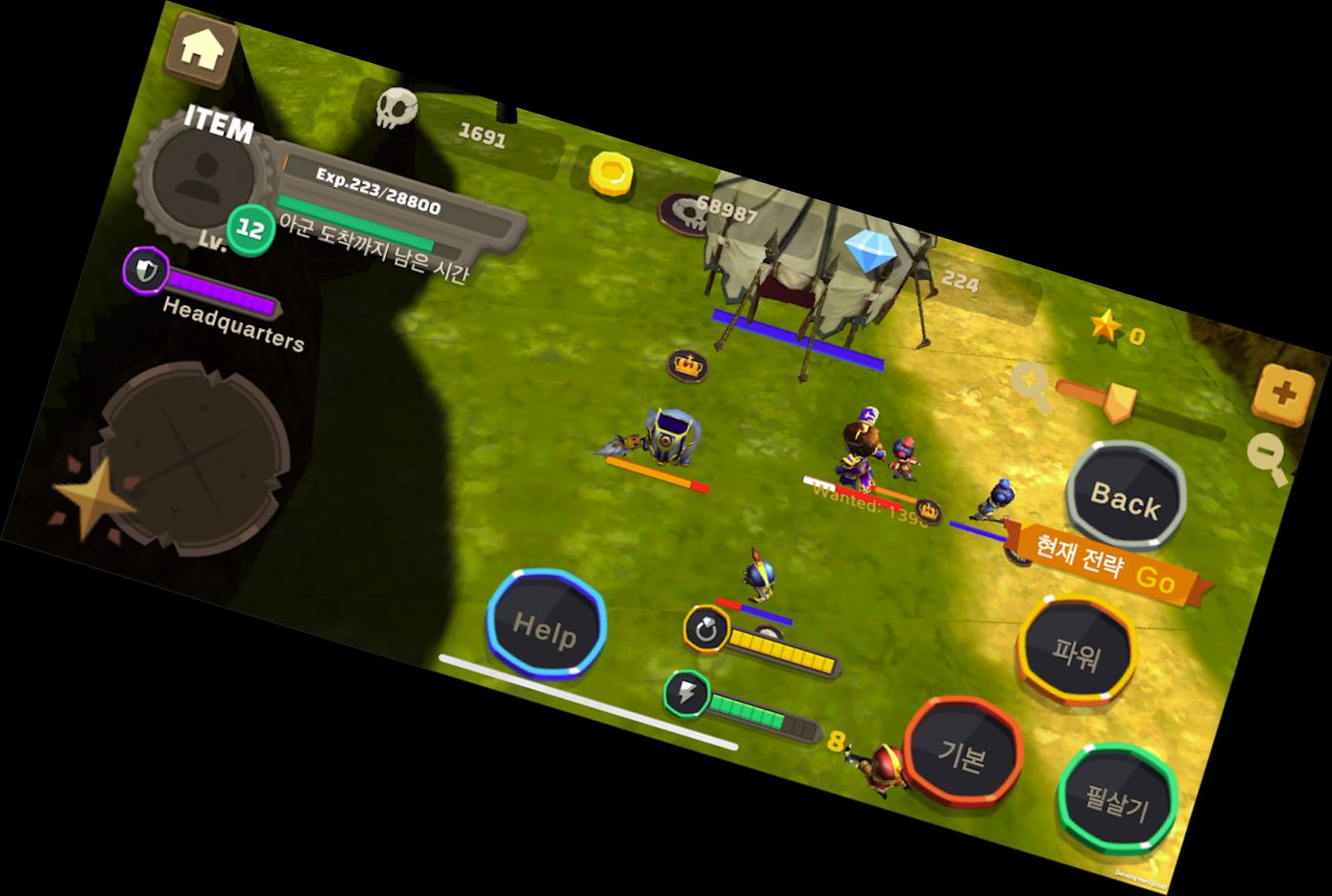Use the 기본 basic attack button
1332x896 pixels.
coord(962,754)
